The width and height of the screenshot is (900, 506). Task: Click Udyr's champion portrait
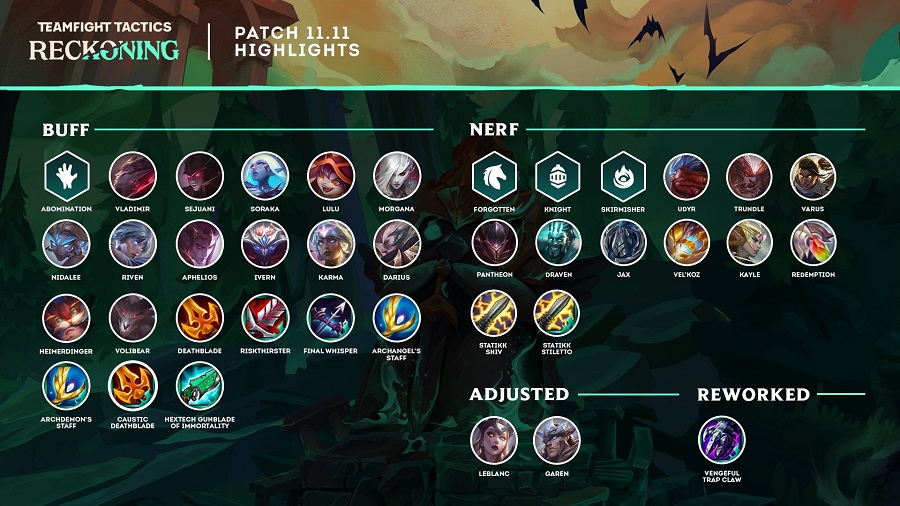point(686,176)
